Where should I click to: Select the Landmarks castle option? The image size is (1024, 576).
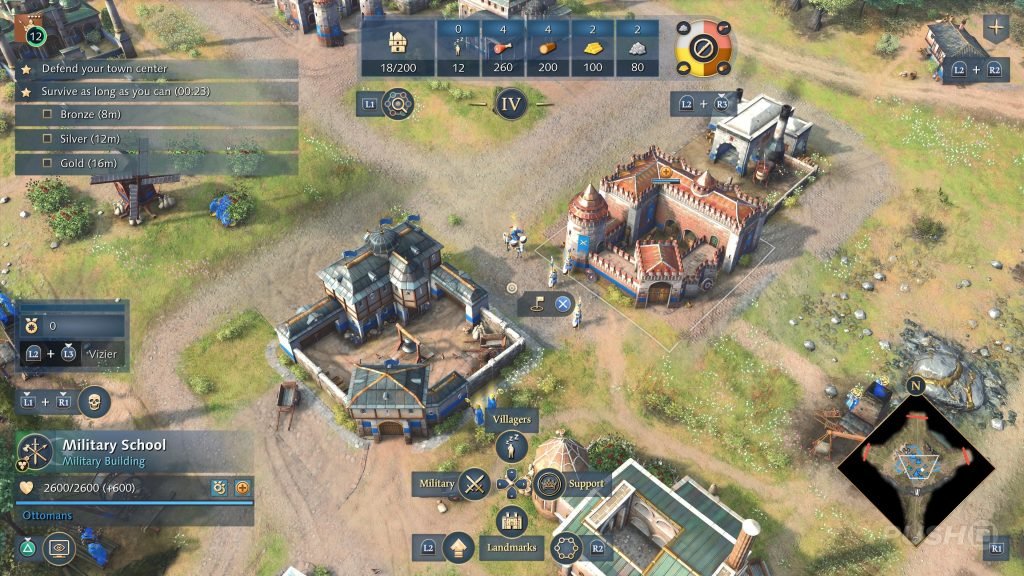(512, 521)
